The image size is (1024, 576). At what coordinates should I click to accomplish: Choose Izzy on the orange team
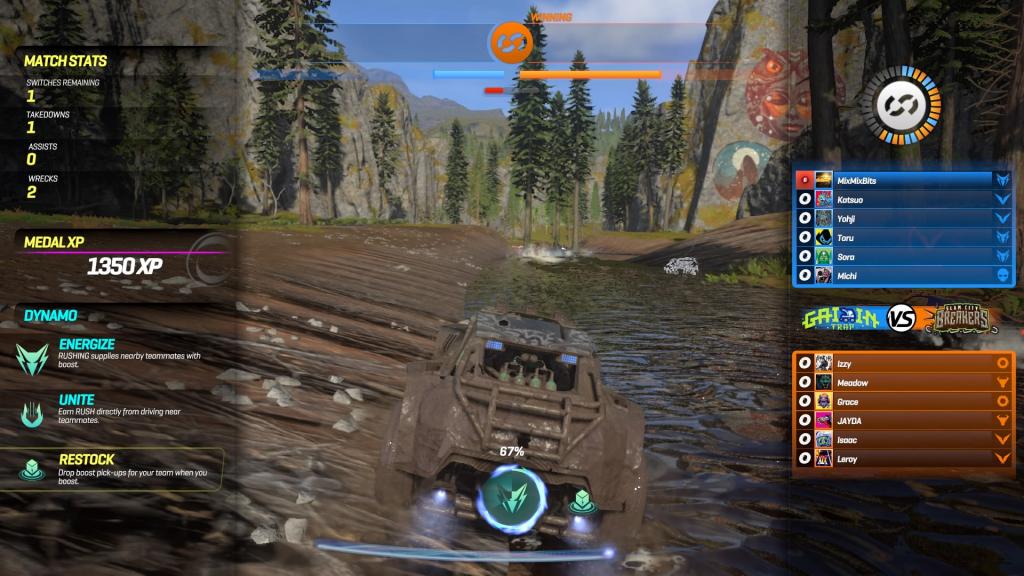coord(905,364)
